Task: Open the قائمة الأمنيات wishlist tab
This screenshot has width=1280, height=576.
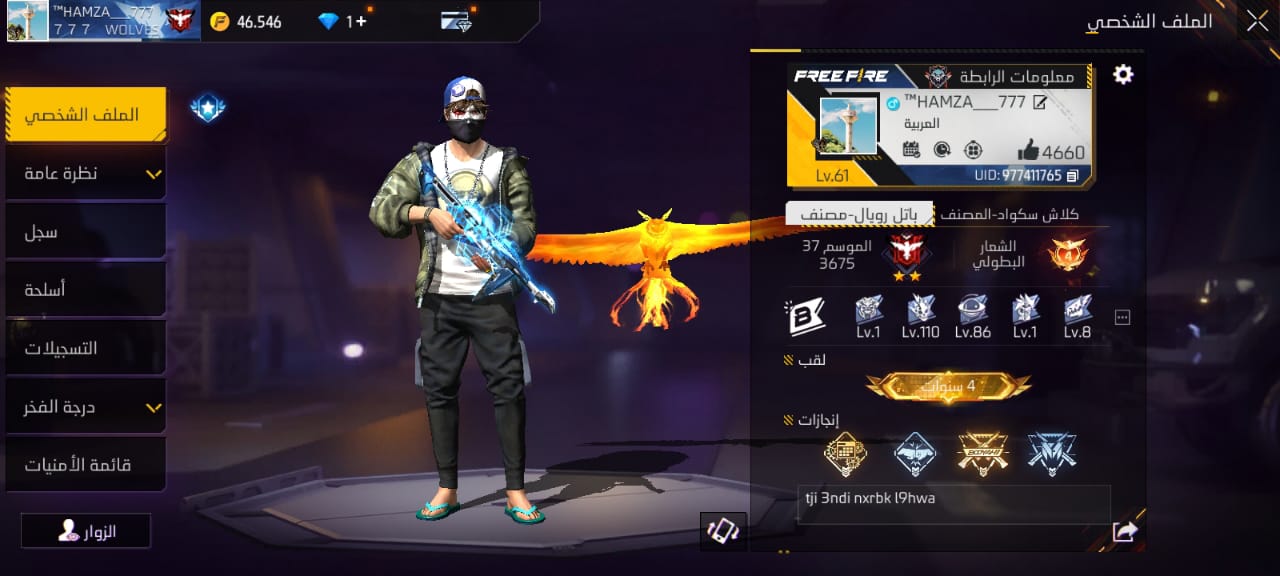Action: pyautogui.click(x=86, y=465)
